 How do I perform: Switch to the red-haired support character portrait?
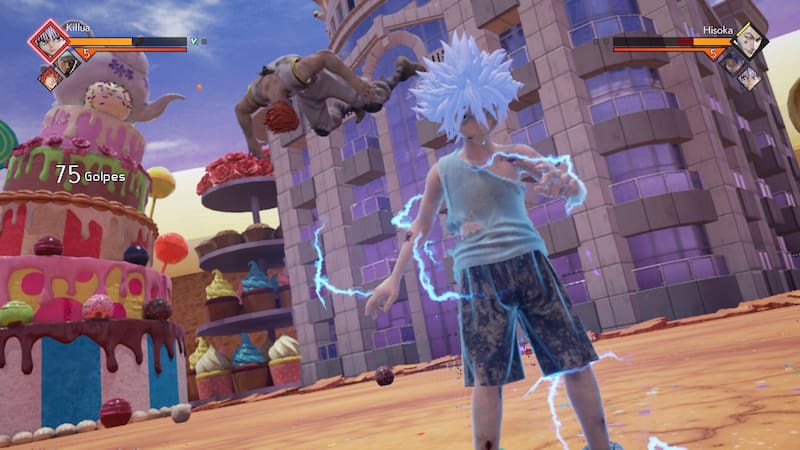click(50, 77)
